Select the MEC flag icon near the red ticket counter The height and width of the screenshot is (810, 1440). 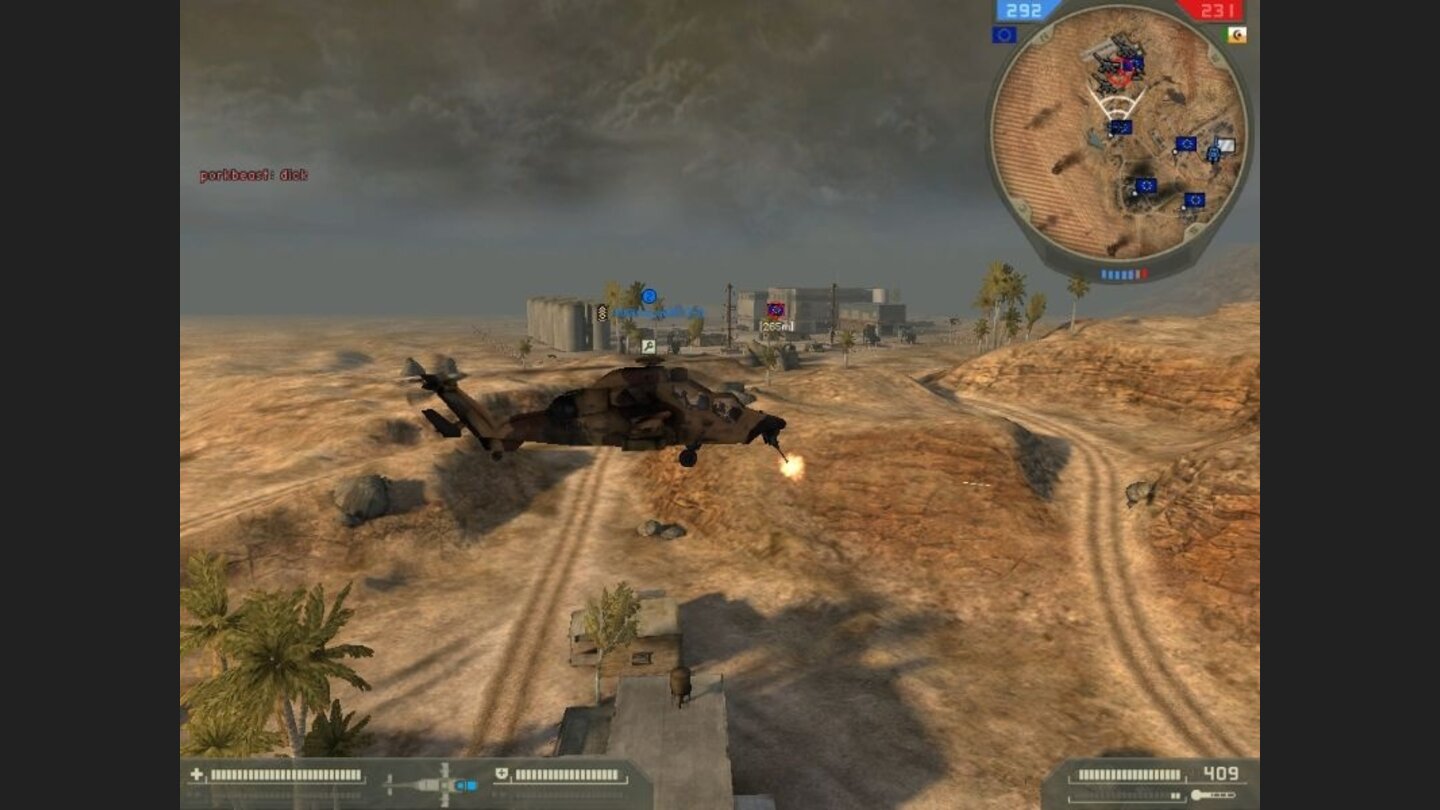(x=1237, y=33)
